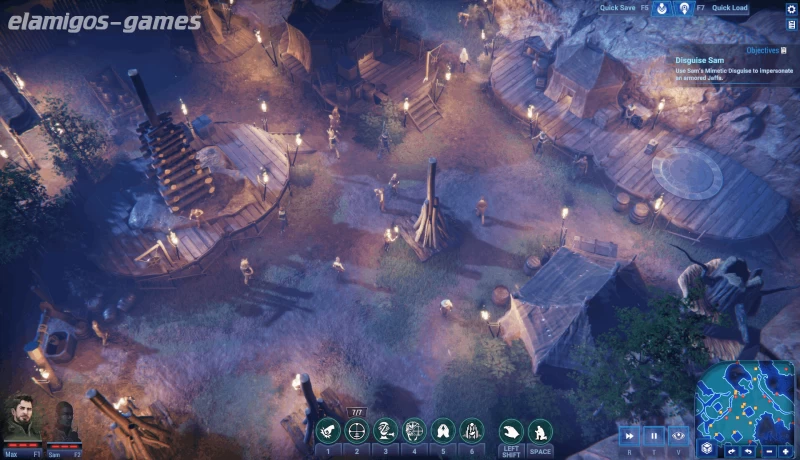The width and height of the screenshot is (800, 460).
Task: Click the Quick Save icon button
Action: click(x=661, y=8)
